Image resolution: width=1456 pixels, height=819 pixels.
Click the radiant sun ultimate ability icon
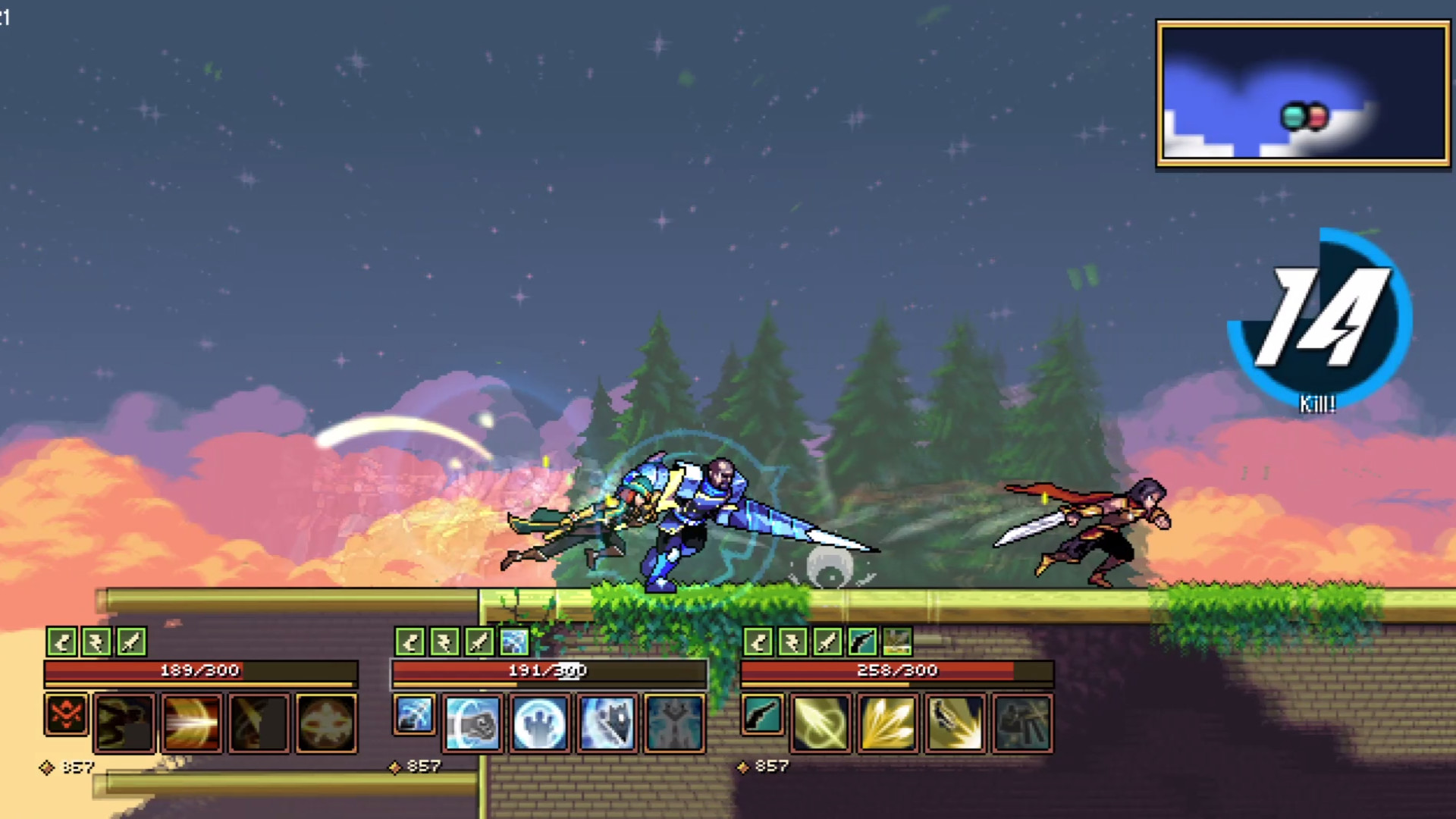[x=327, y=720]
